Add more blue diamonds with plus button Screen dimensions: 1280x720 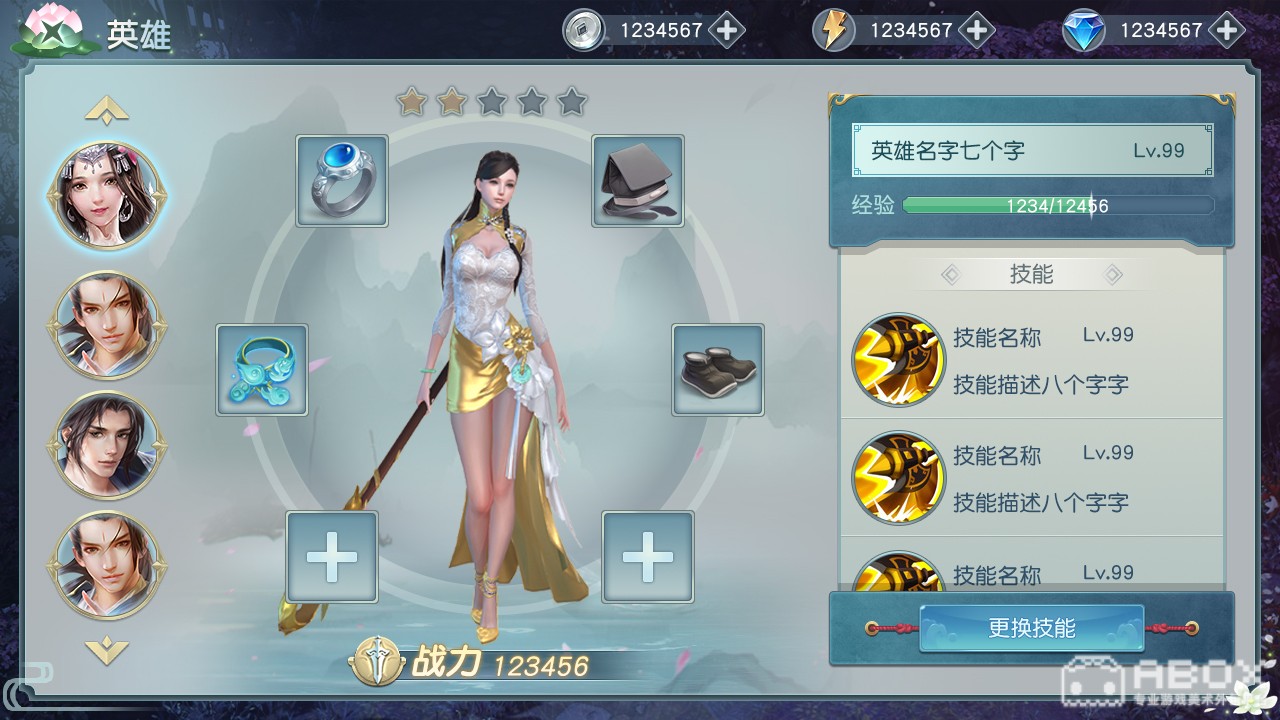(x=1227, y=30)
